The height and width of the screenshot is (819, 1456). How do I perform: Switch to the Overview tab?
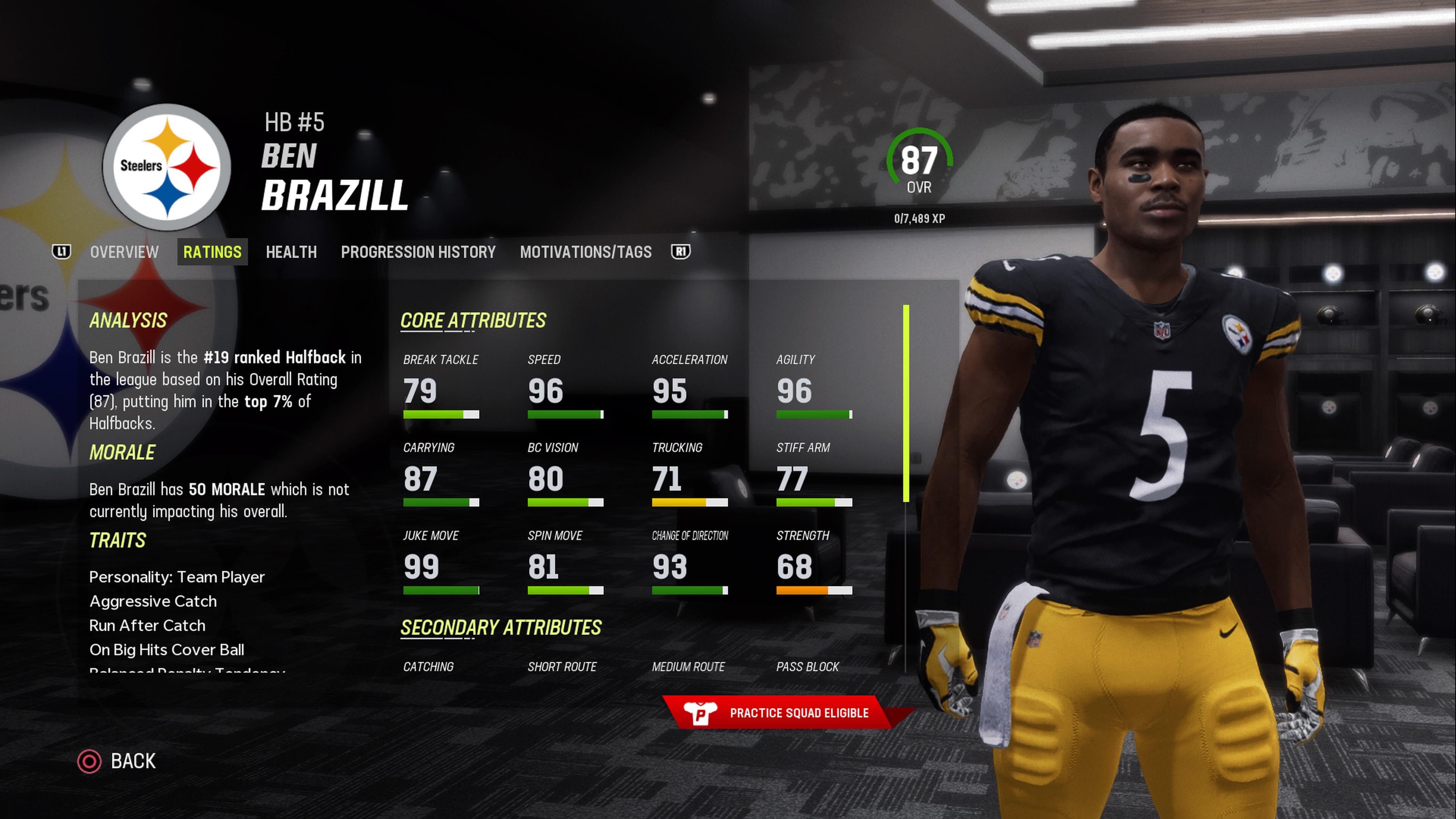[124, 252]
